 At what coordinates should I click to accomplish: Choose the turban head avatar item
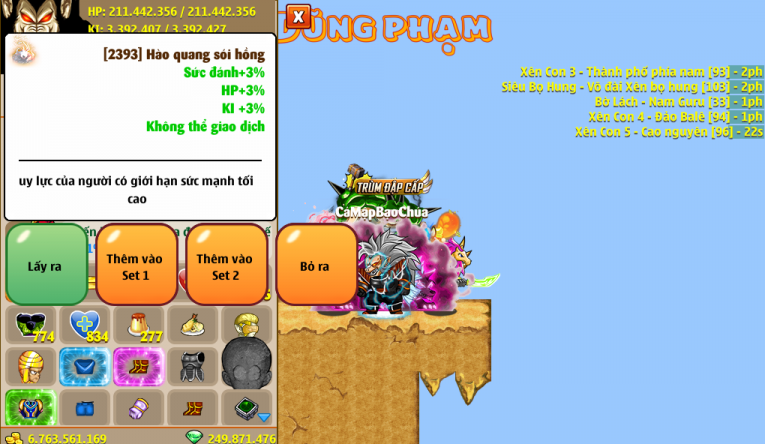pyautogui.click(x=31, y=367)
